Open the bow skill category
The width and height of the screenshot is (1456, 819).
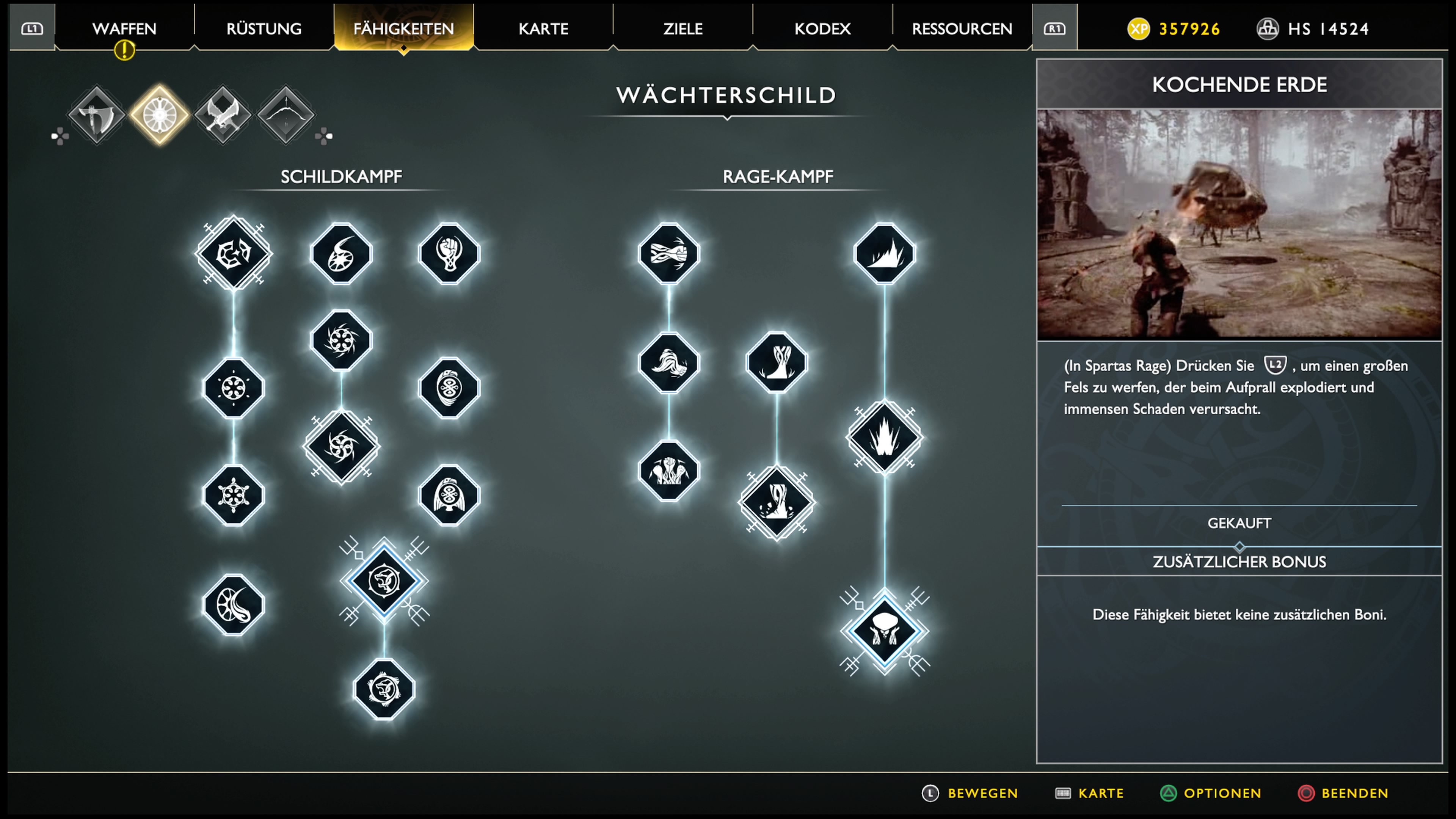[x=286, y=115]
